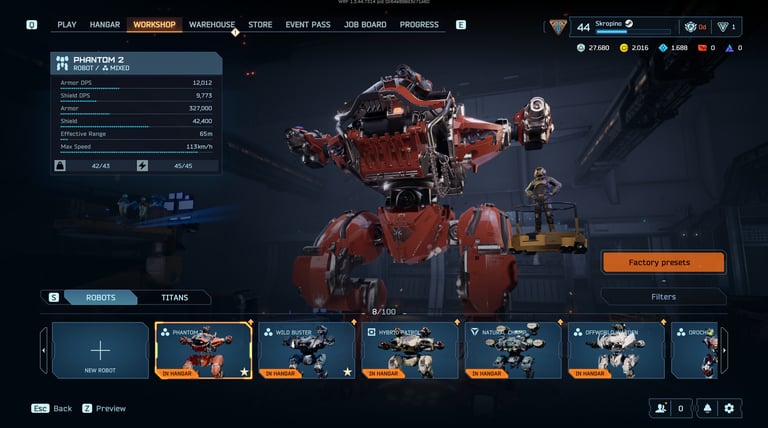Open the Play tab
This screenshot has width=768, height=428.
click(67, 24)
